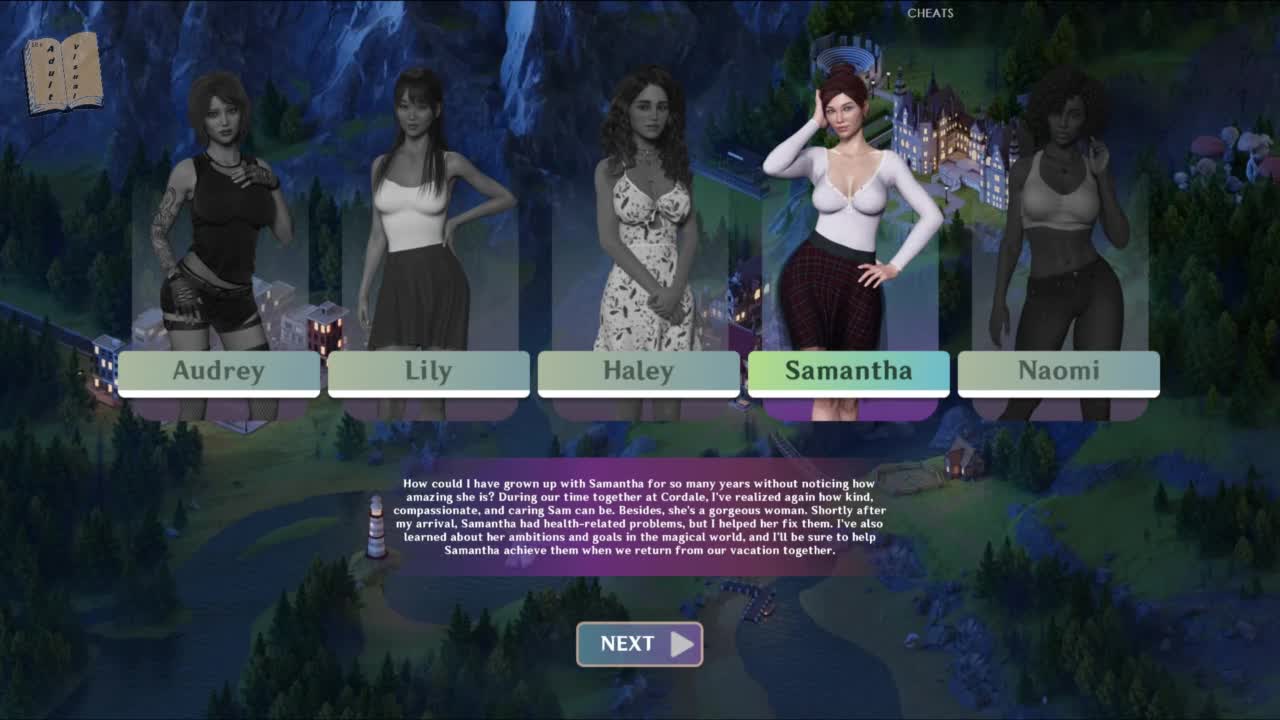Select Audrey's name button

219,372
